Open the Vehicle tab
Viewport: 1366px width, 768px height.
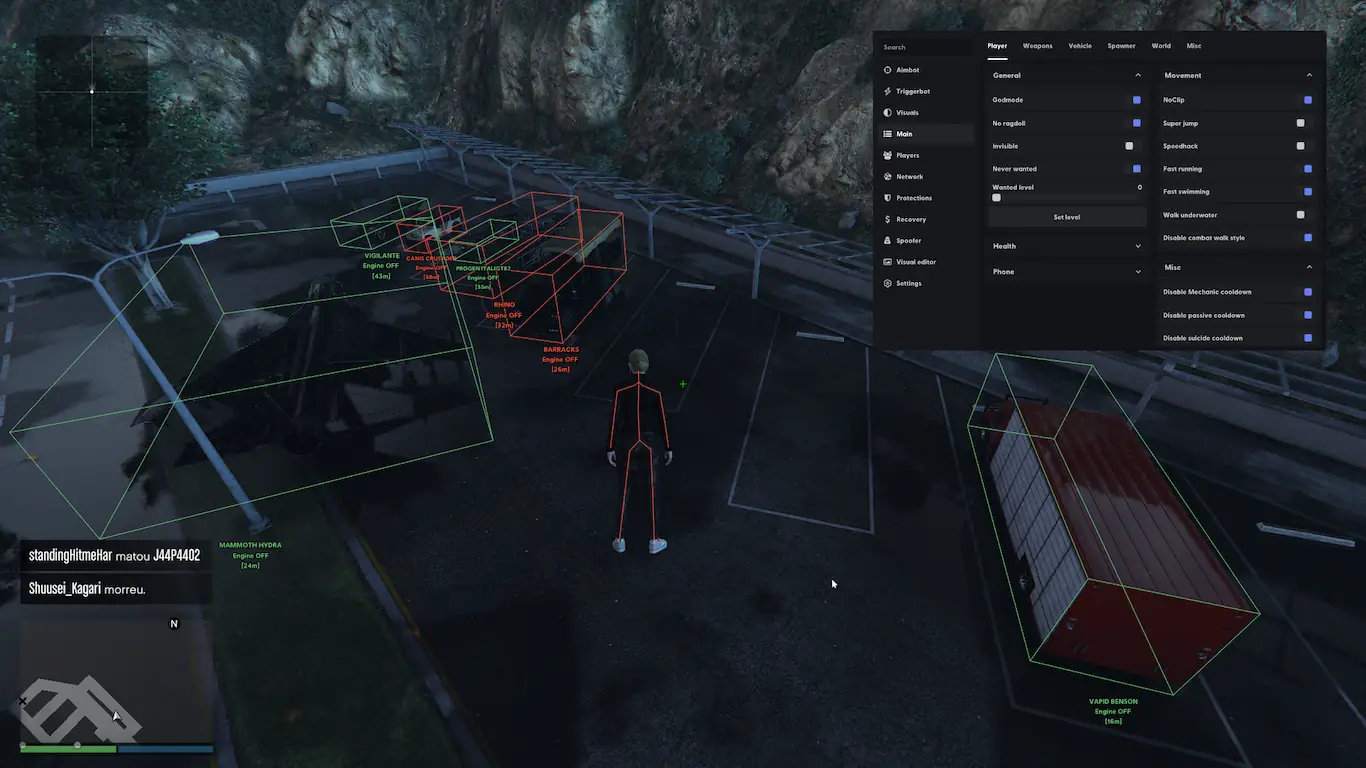click(x=1079, y=46)
